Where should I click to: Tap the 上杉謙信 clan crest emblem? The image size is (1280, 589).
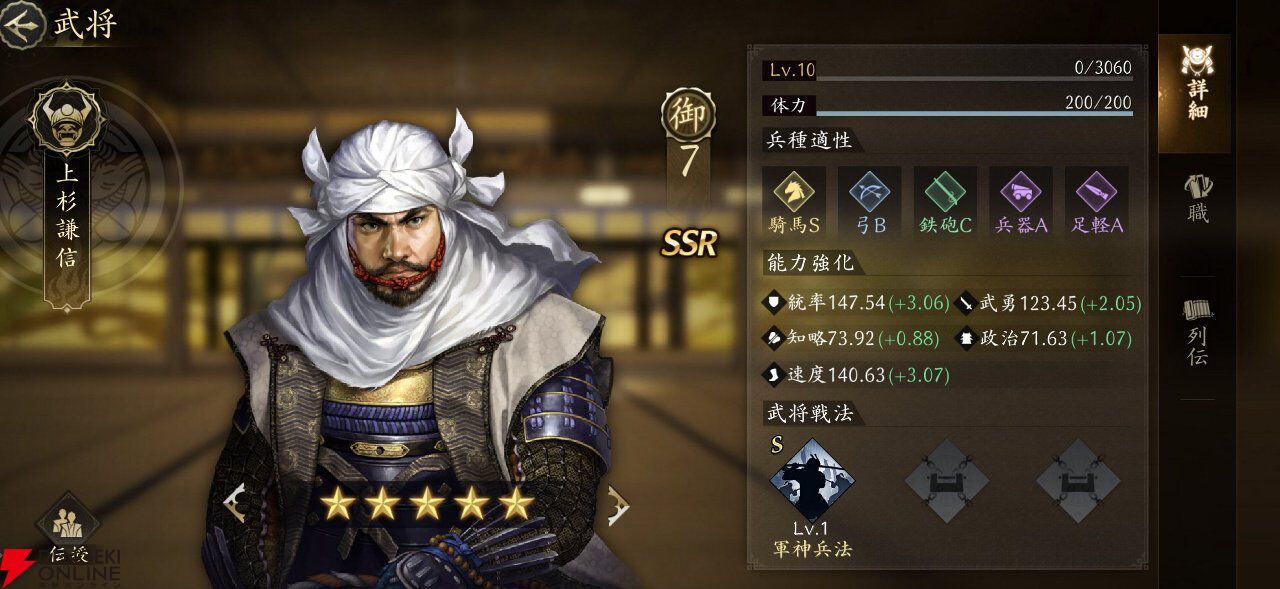tap(66, 119)
